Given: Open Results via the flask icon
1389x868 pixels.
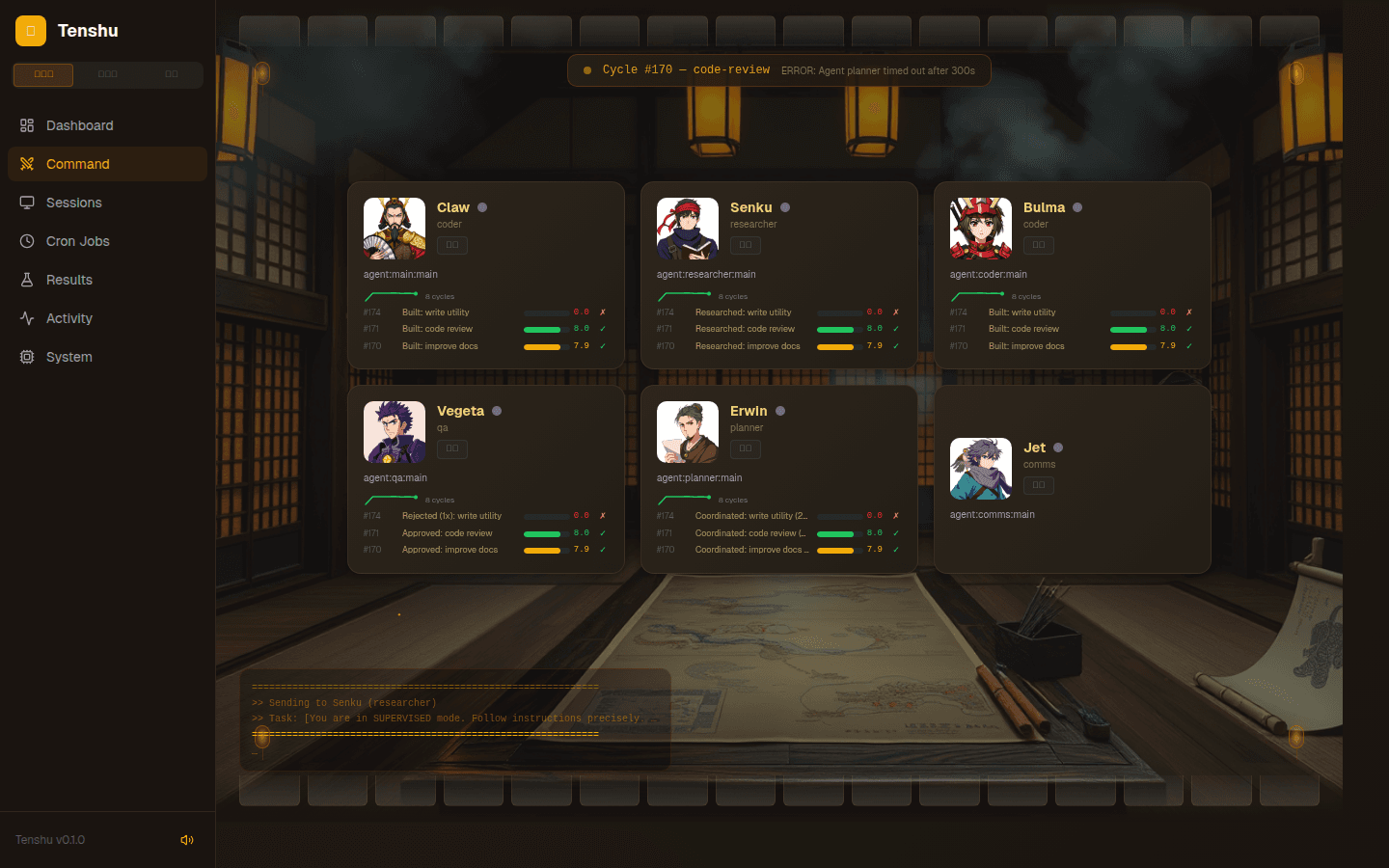Looking at the screenshot, I should pos(29,280).
